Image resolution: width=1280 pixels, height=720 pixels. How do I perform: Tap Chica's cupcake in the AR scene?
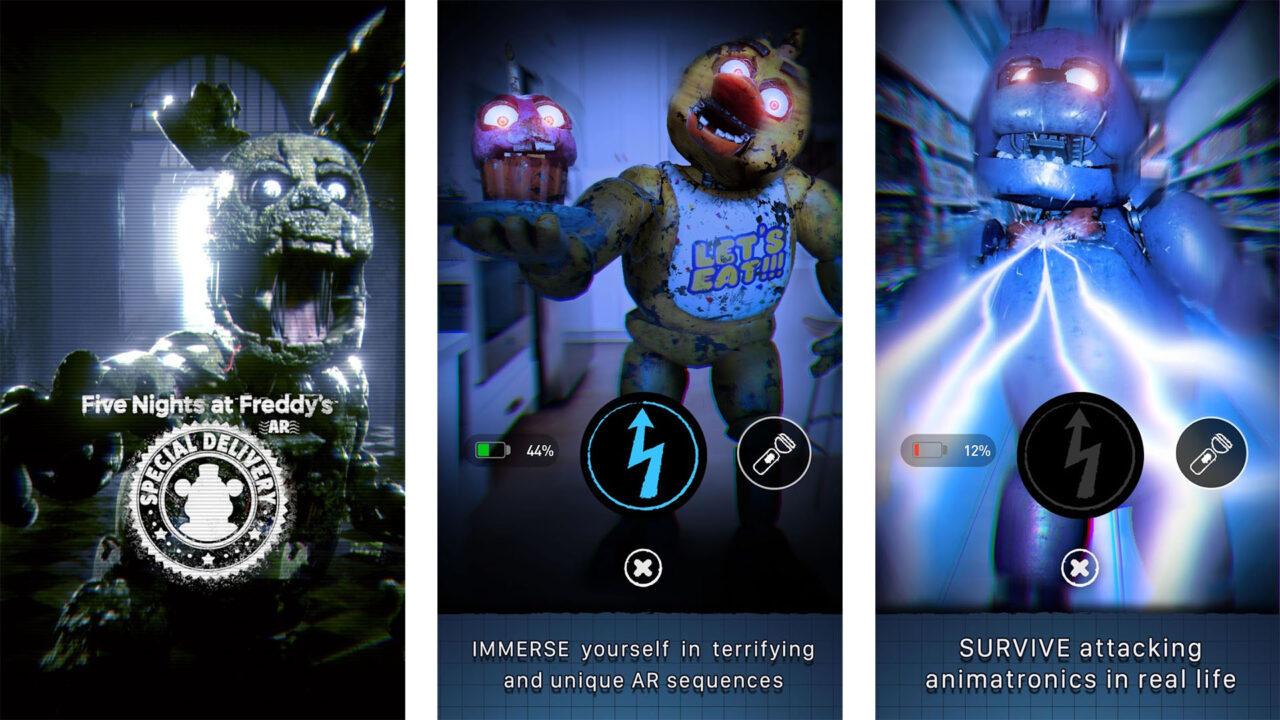point(524,140)
